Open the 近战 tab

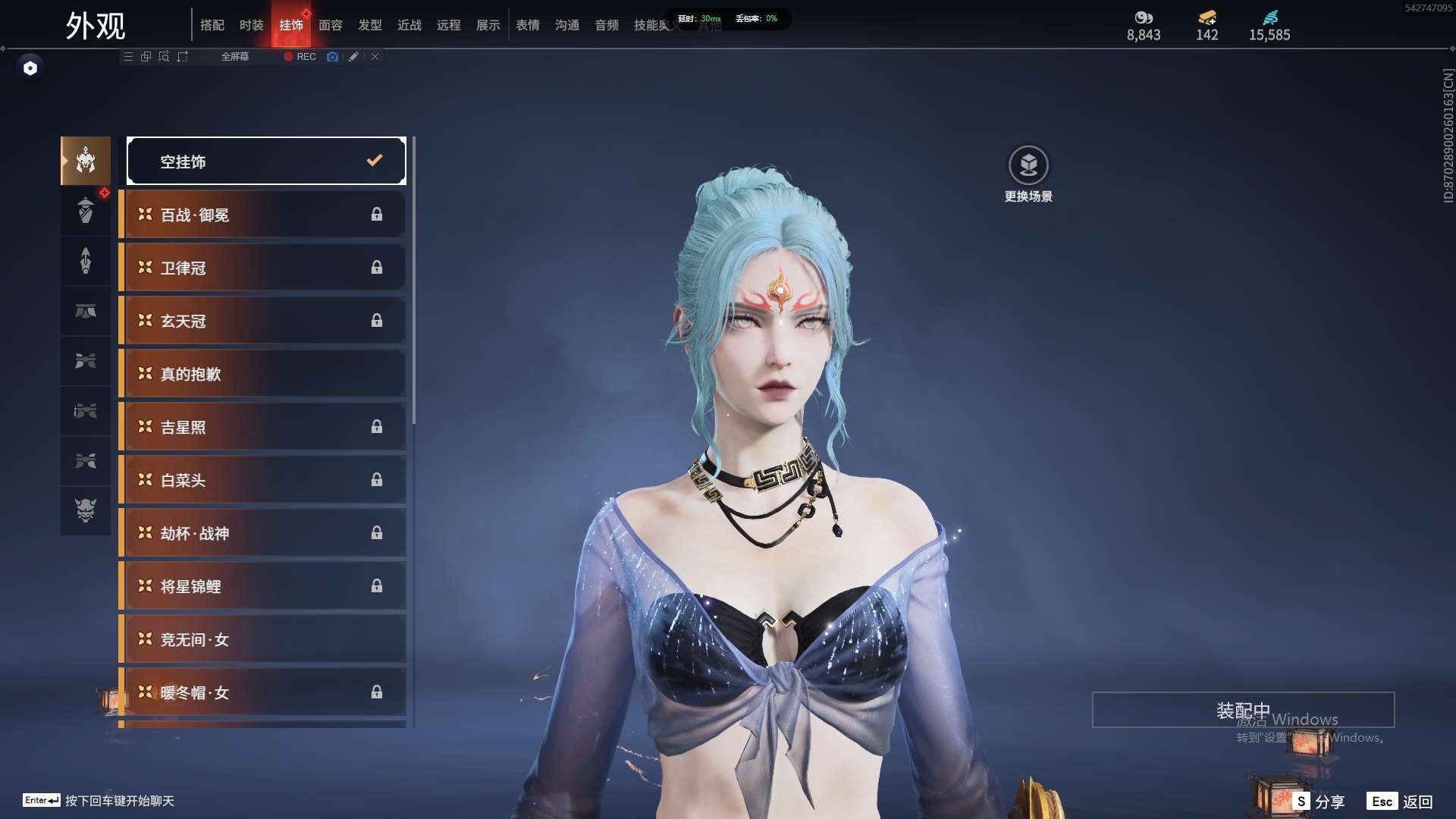coord(409,25)
